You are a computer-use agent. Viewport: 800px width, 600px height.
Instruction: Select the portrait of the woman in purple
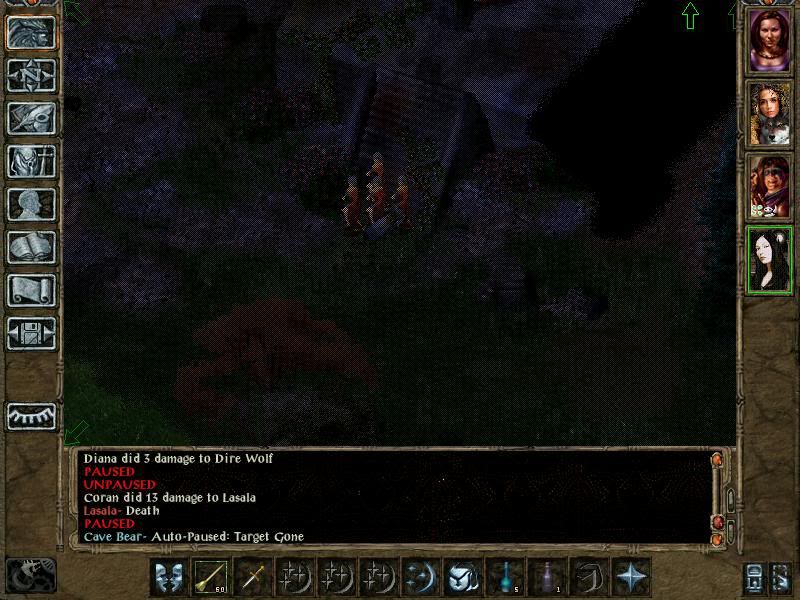tap(770, 42)
